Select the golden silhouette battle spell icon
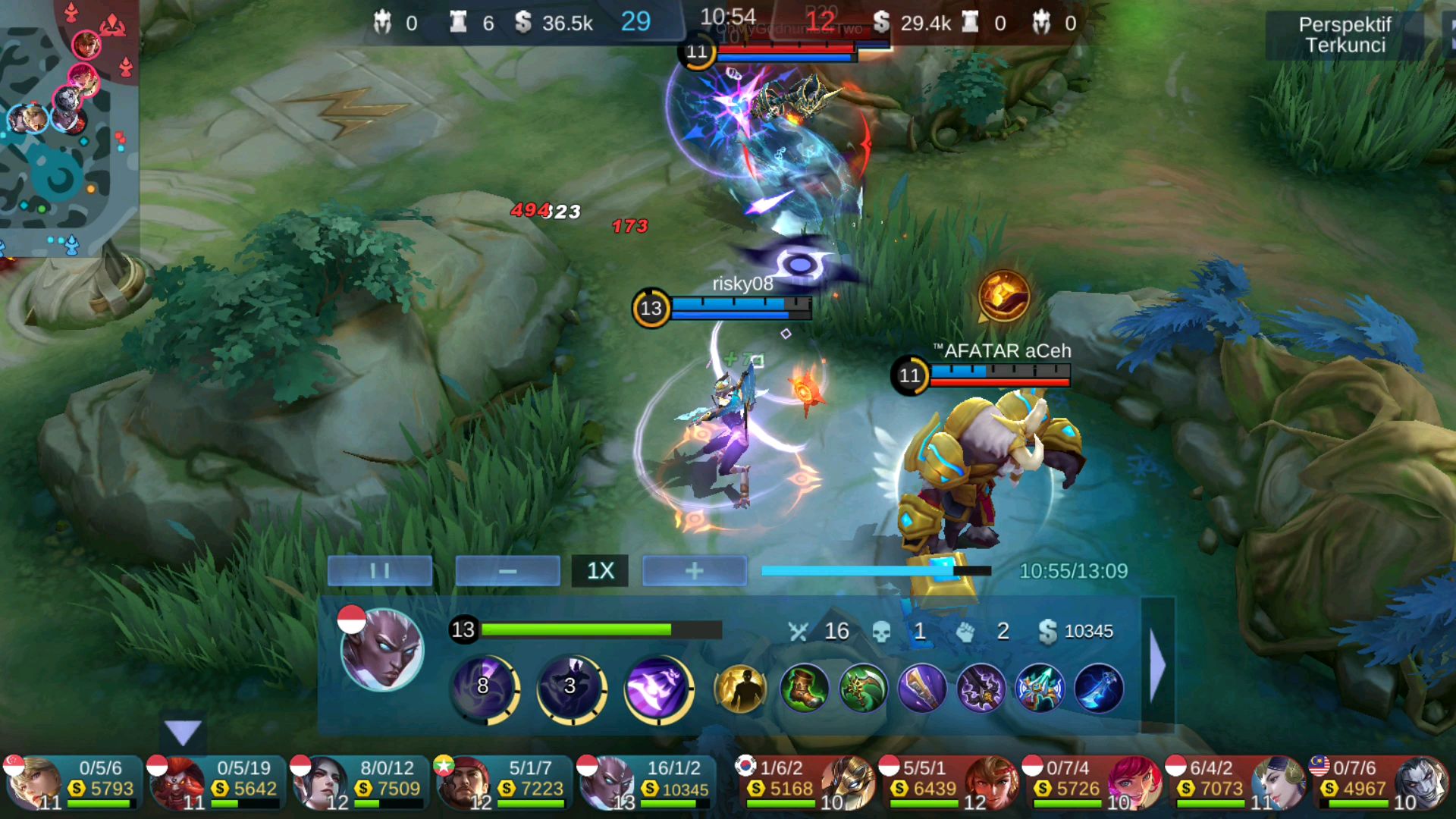Viewport: 1456px width, 819px height. (740, 689)
